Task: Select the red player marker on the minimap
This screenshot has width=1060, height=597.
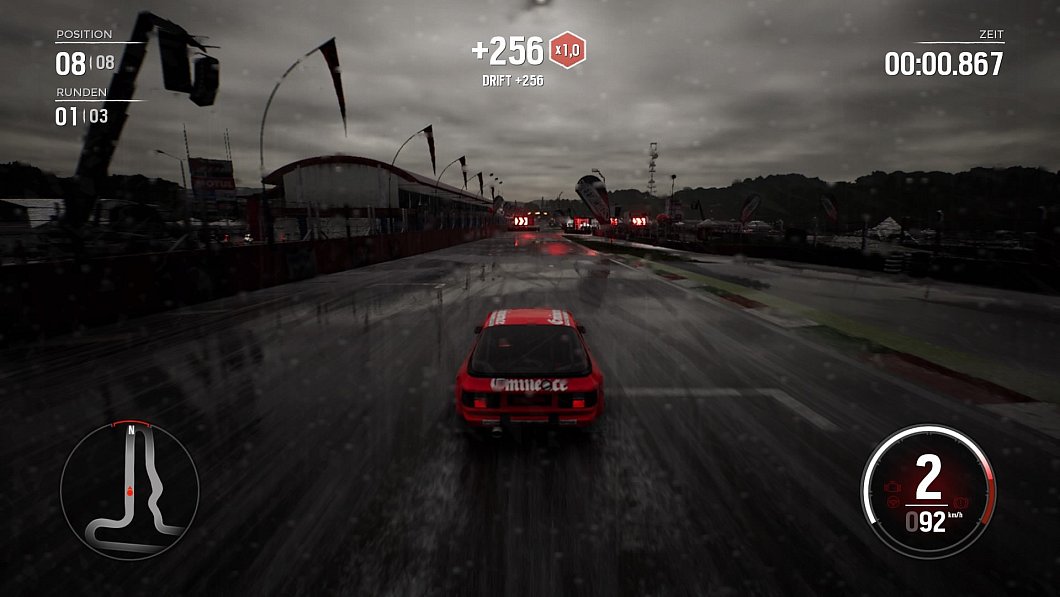Action: [130, 492]
